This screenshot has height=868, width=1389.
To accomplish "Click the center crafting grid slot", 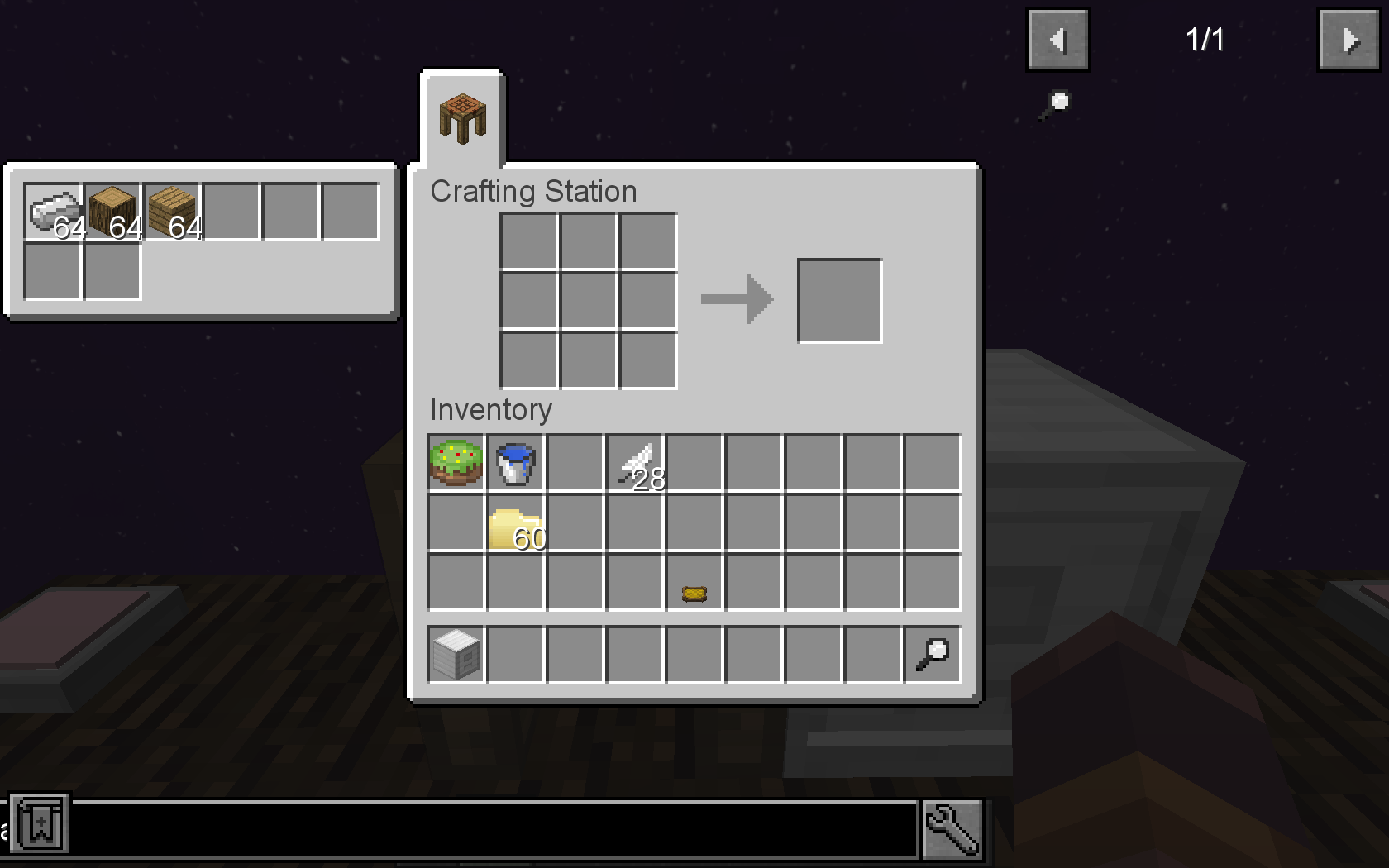I will tap(588, 299).
